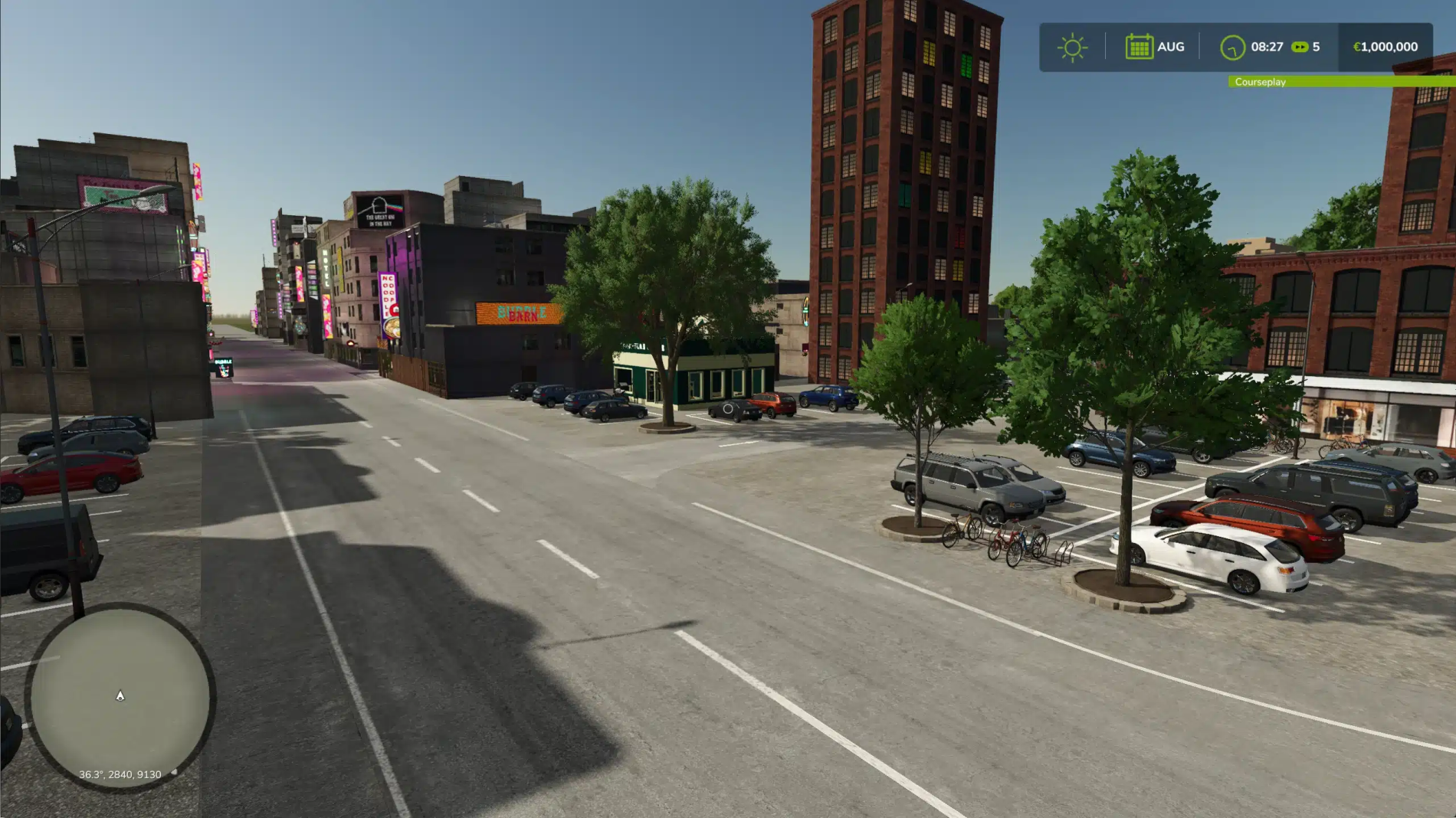1456x818 pixels.
Task: Toggle the Courseplay status display
Action: 1260,82
